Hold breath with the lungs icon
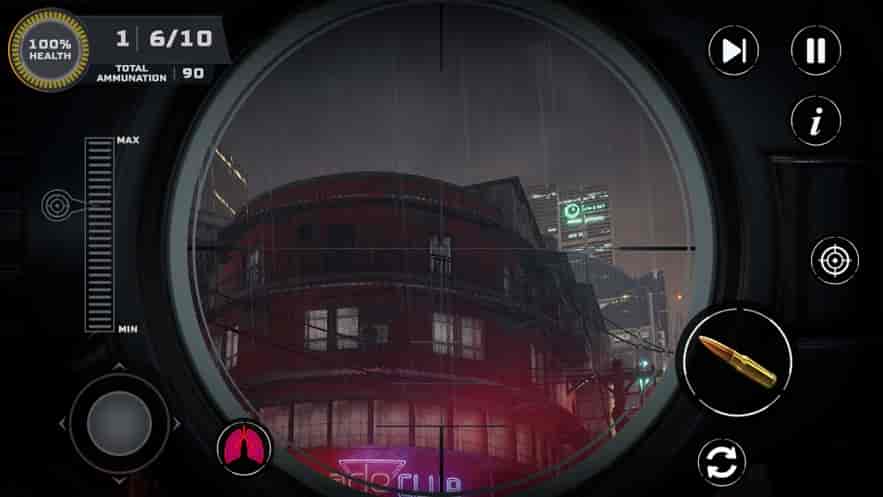This screenshot has height=497, width=883. 244,447
